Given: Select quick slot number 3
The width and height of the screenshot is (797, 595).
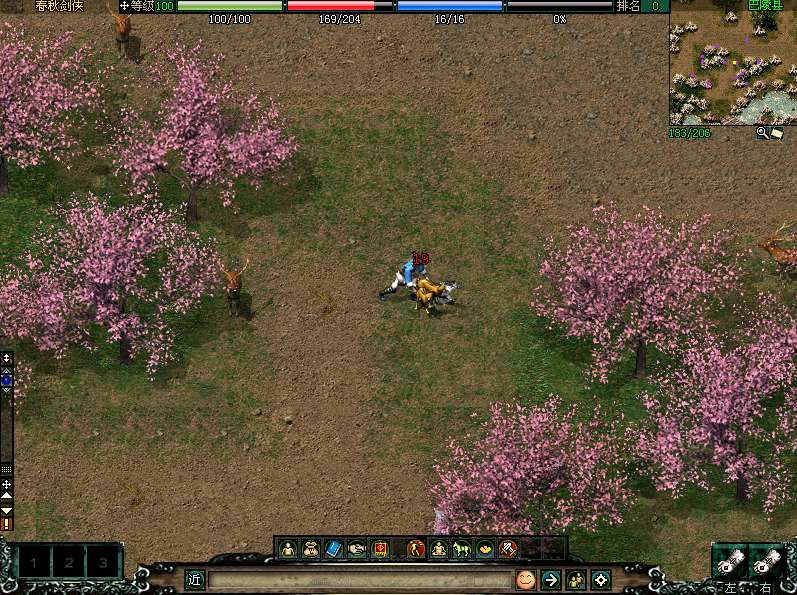Looking at the screenshot, I should 103,563.
